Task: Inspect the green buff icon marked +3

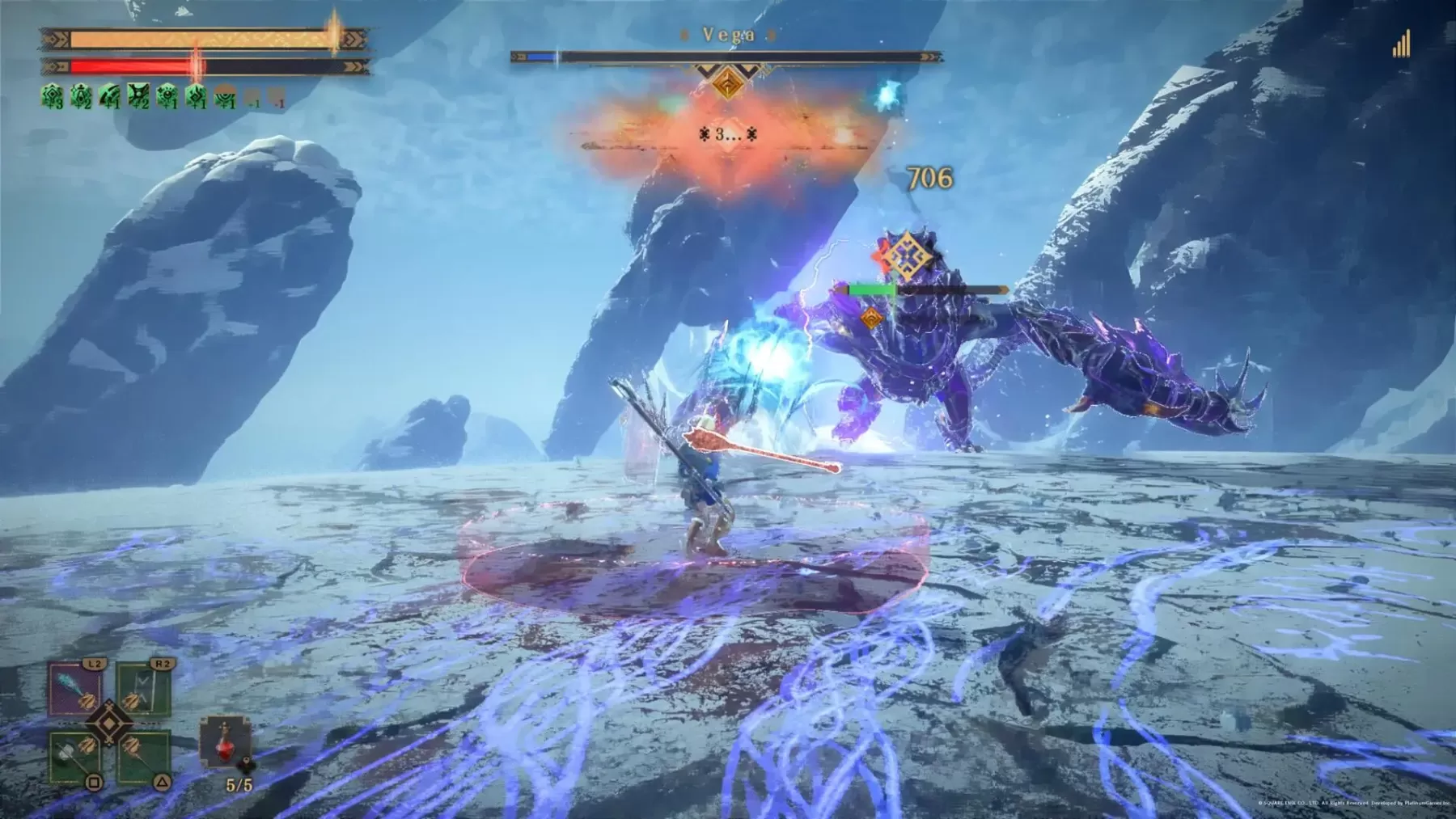Action: tap(53, 97)
